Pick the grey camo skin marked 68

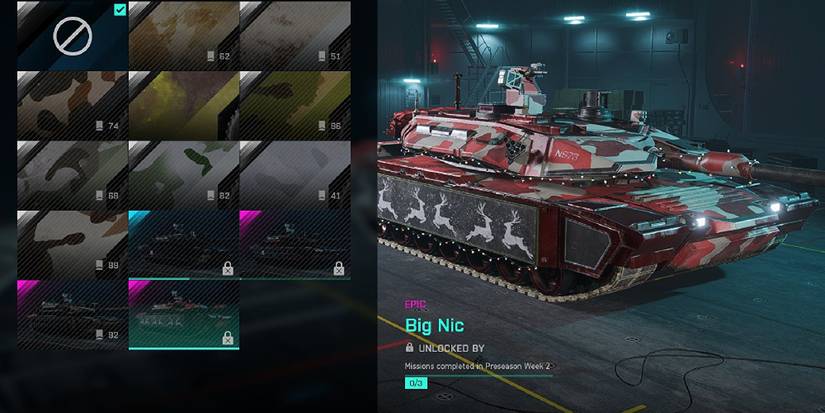pyautogui.click(x=72, y=173)
